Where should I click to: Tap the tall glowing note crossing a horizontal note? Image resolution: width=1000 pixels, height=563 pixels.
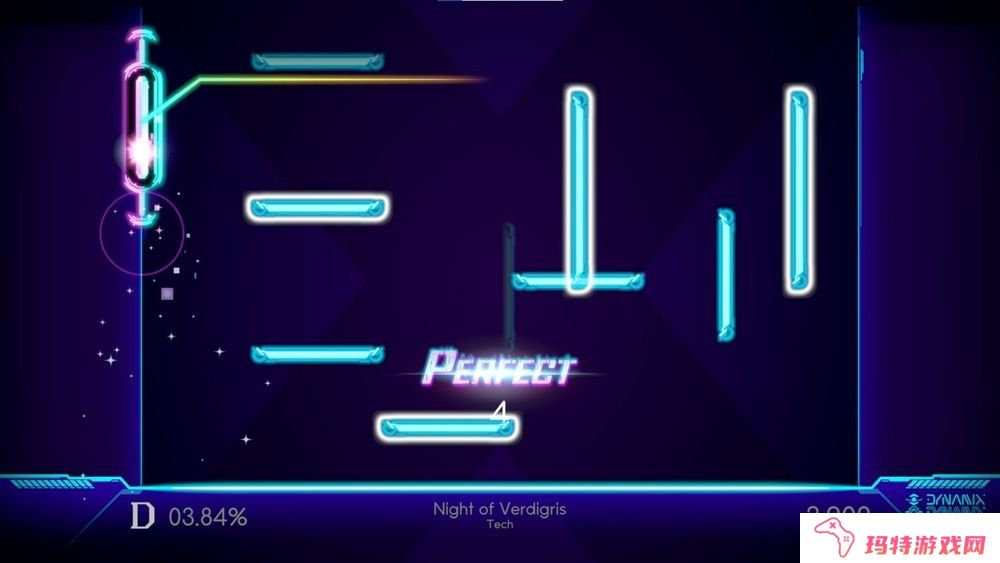click(x=579, y=190)
